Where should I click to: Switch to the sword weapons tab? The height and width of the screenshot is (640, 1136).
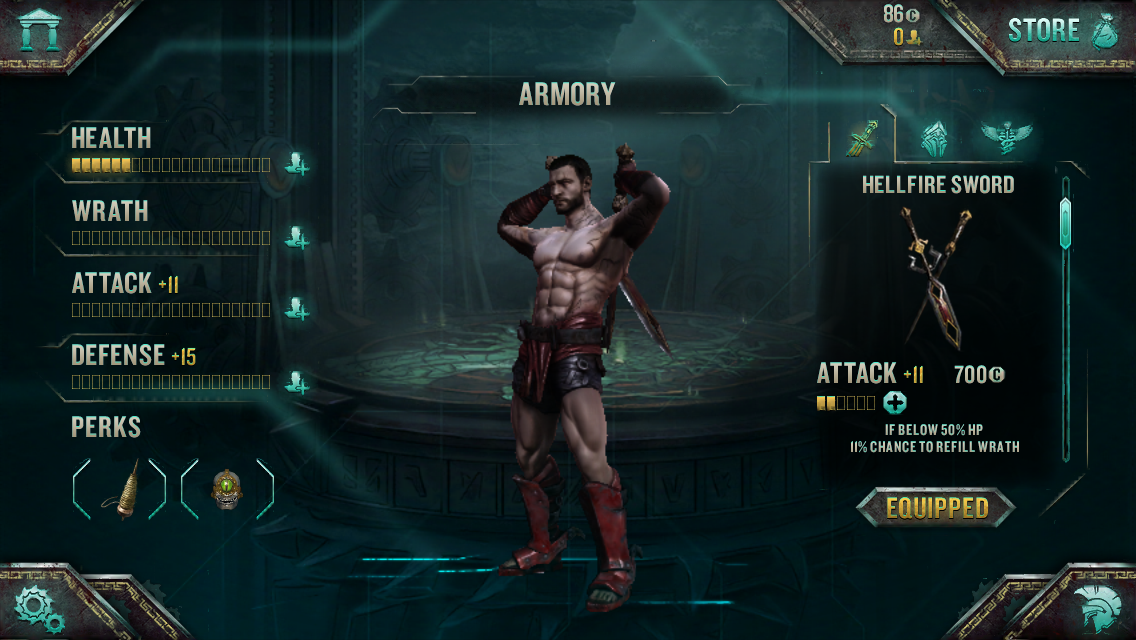(x=862, y=138)
